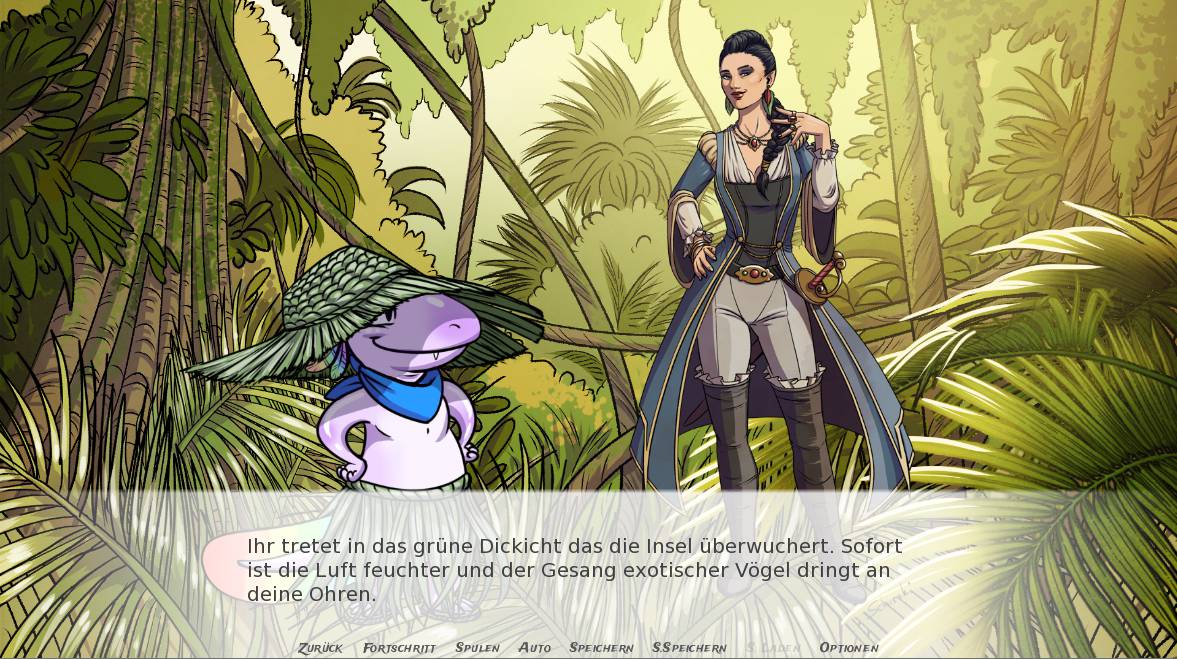Screen dimensions: 1177x659
Task: Click the greyed-out S.Laden quick-load button
Action: (x=773, y=648)
